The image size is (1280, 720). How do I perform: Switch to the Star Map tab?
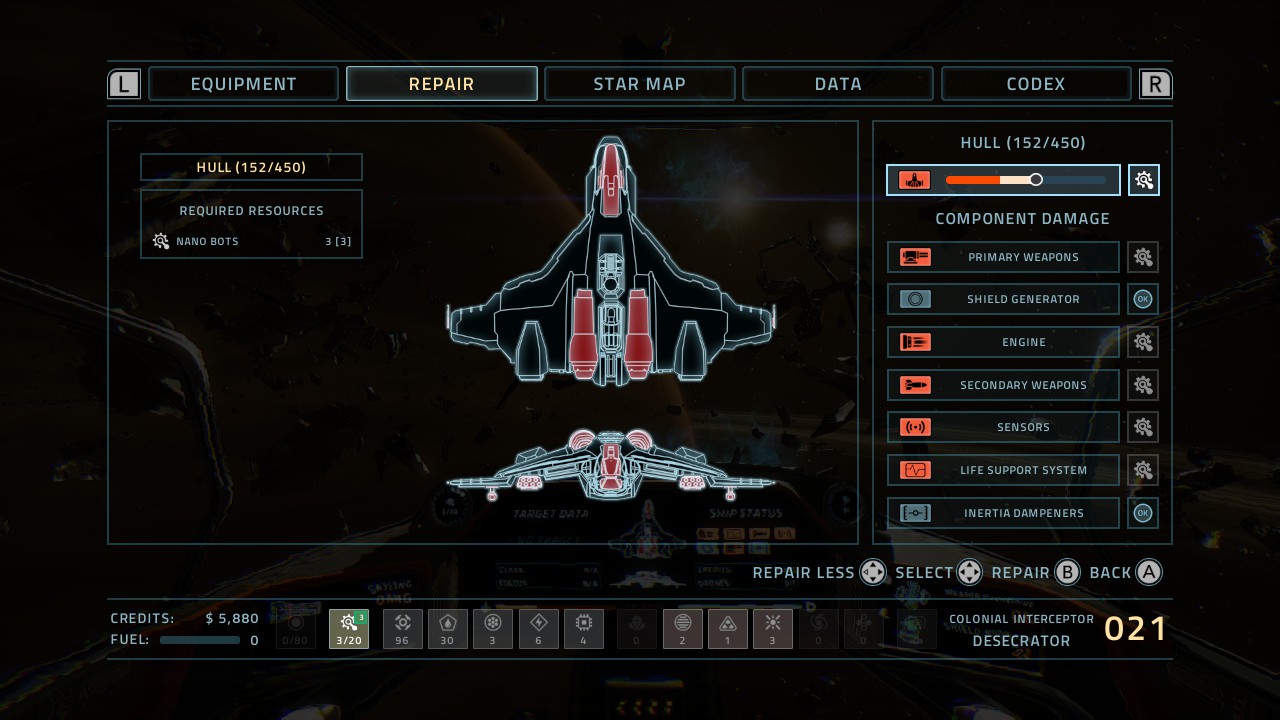[639, 83]
